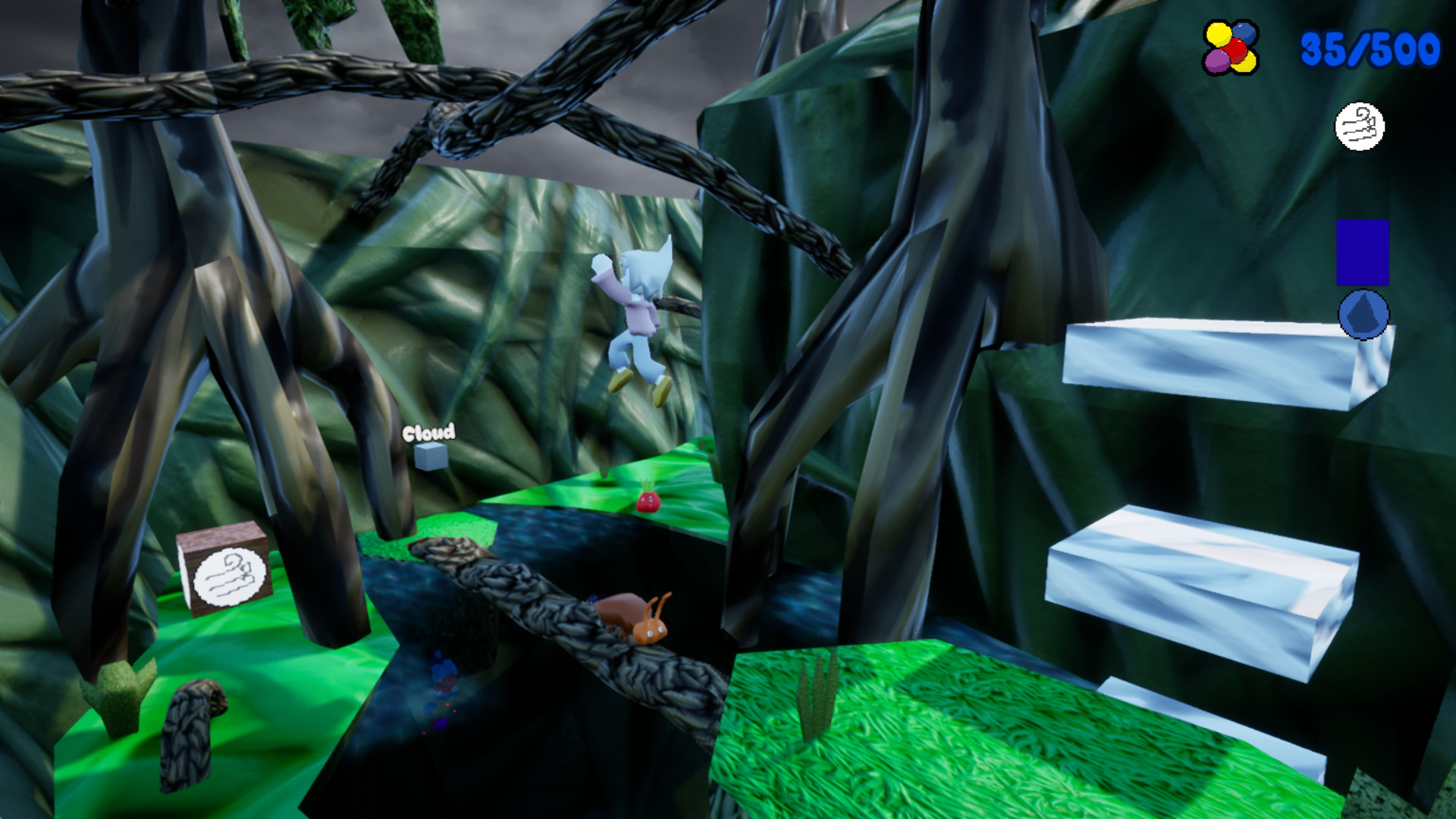Click the blue fill of the power meter

[1361, 254]
